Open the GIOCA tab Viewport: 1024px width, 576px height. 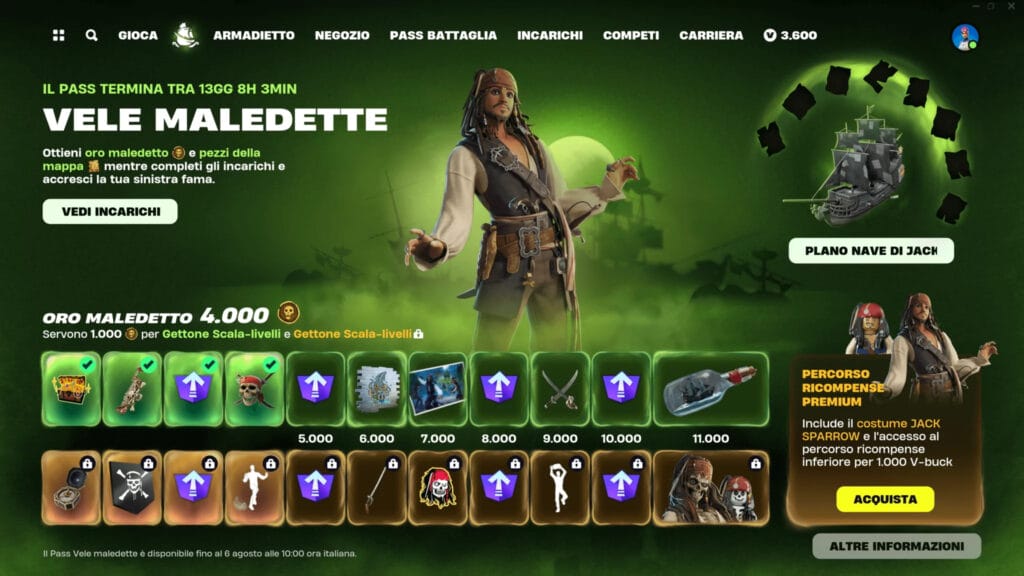[138, 35]
